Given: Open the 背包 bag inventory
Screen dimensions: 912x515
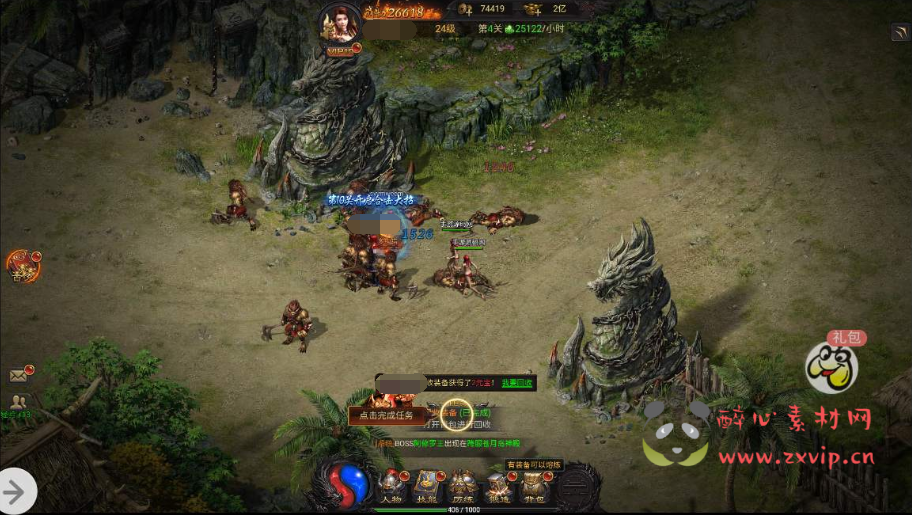Looking at the screenshot, I should point(533,488).
